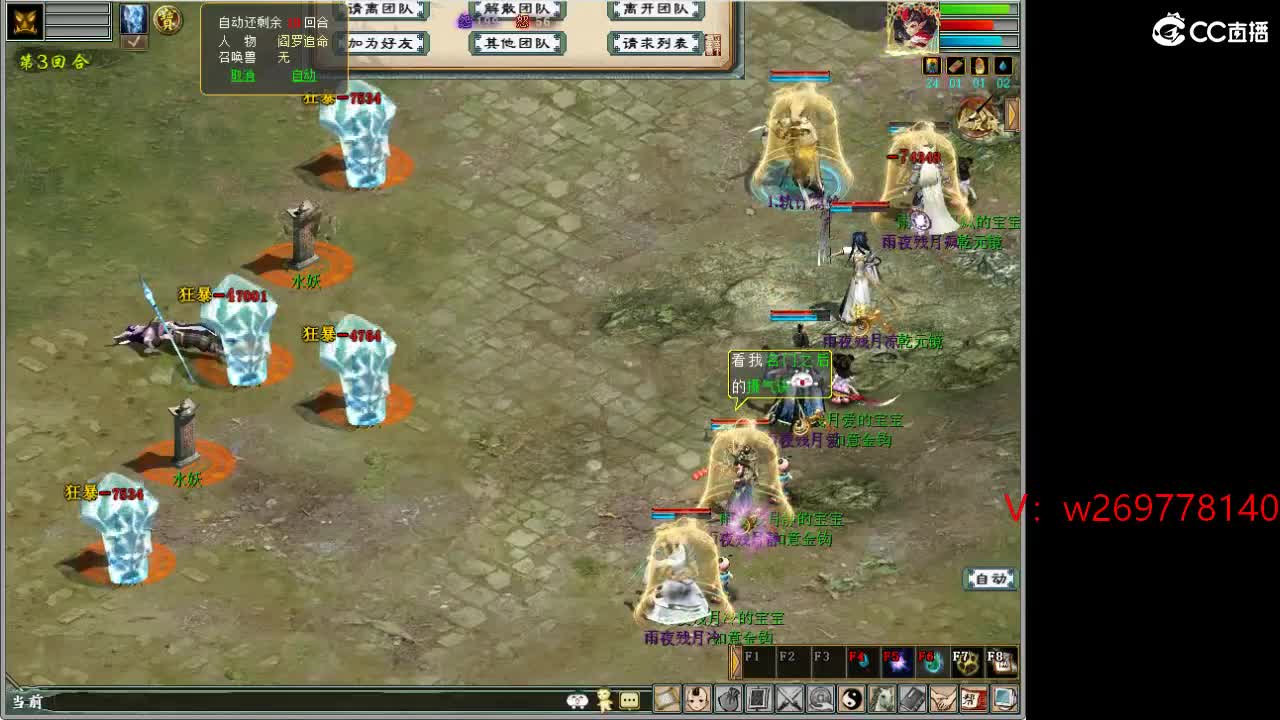Open the red 帮 help icon near toolbar end
The width and height of the screenshot is (1280, 720).
tap(971, 698)
